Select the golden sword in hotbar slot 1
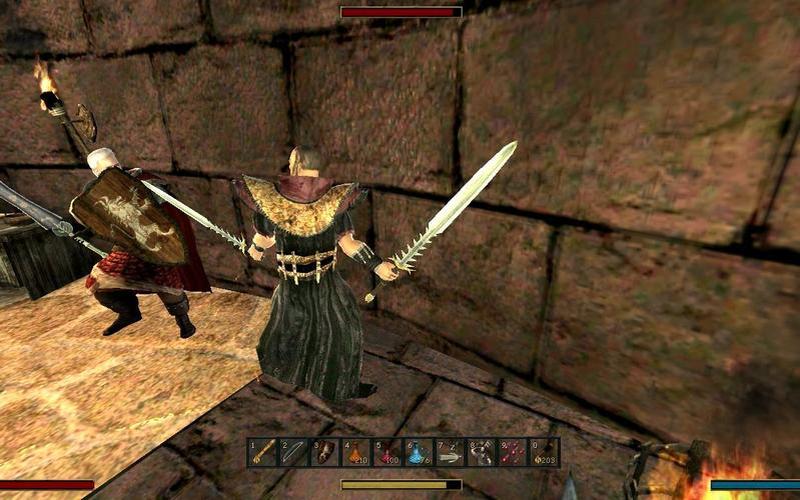Viewport: 800px width, 500px height. (263, 452)
